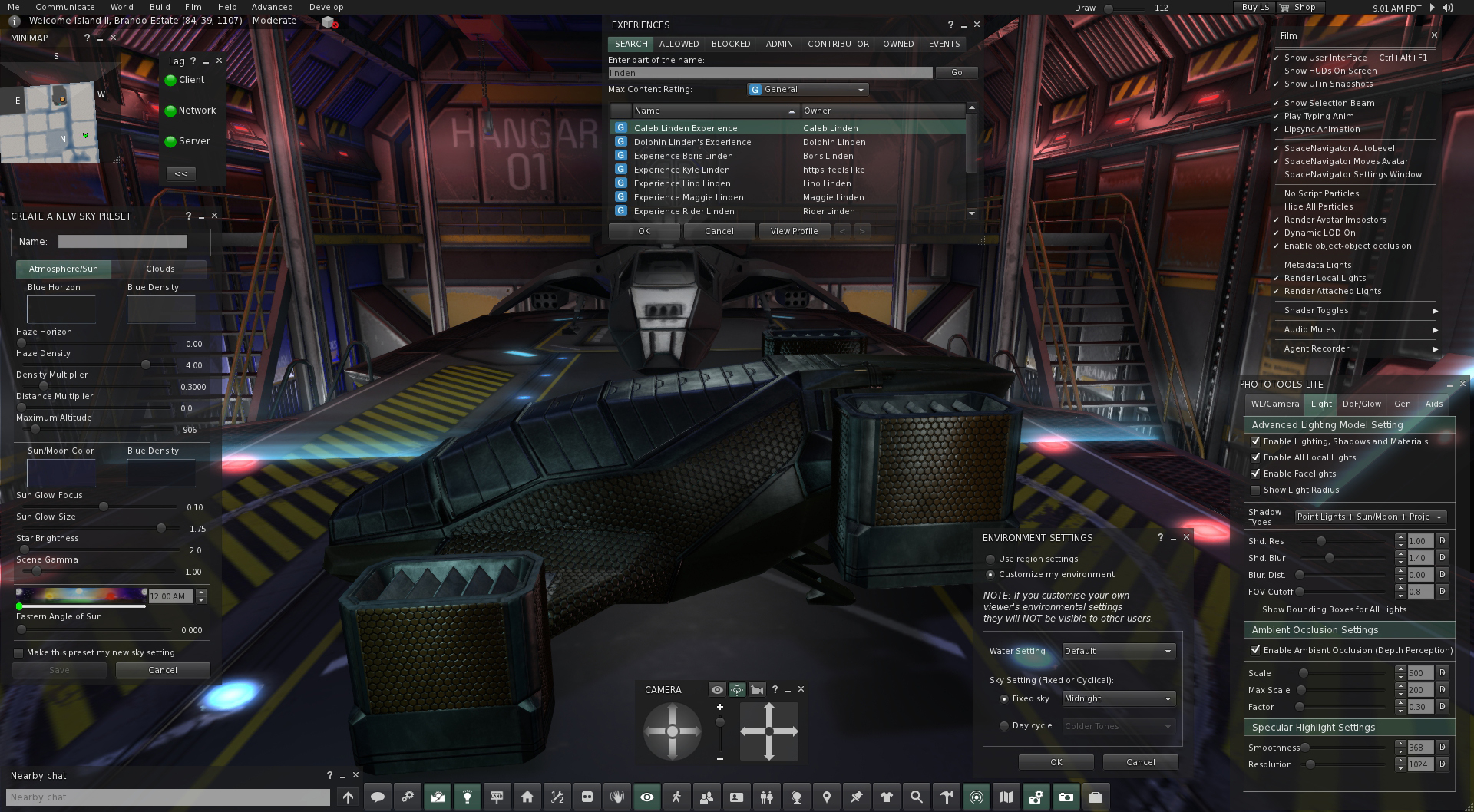Click OK in the Environment Settings window
Image resolution: width=1474 pixels, height=812 pixels.
tap(1056, 761)
